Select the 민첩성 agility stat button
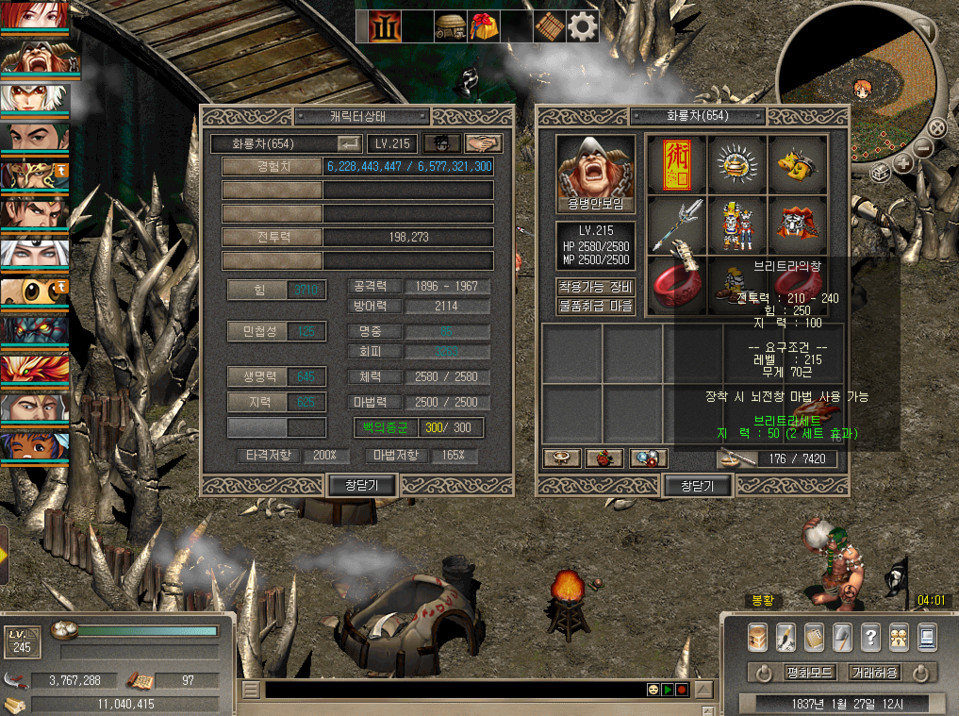 [x=259, y=331]
